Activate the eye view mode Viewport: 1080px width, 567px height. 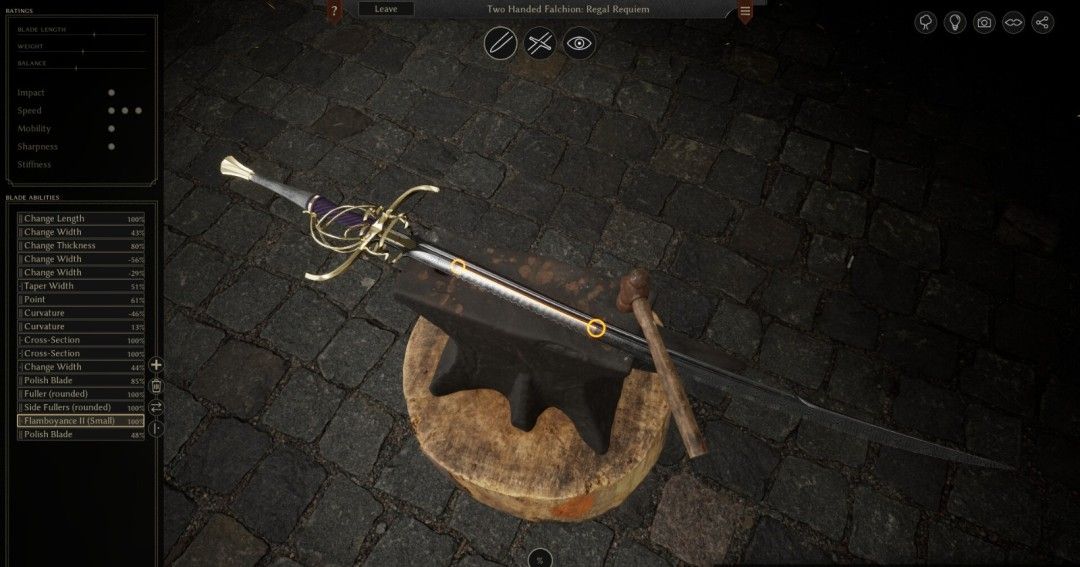[x=579, y=43]
